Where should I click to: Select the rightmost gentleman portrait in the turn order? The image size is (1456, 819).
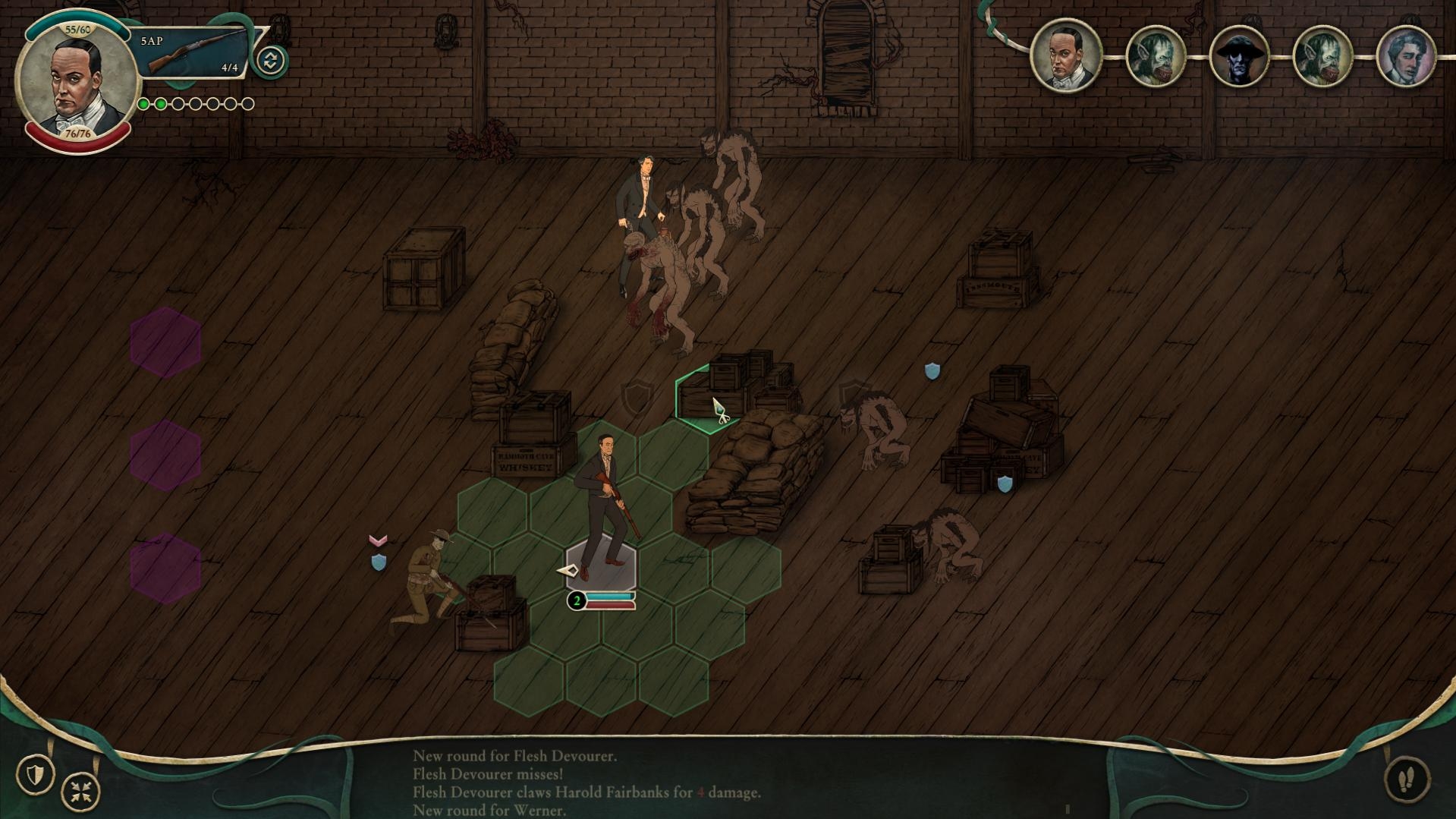tap(1409, 55)
